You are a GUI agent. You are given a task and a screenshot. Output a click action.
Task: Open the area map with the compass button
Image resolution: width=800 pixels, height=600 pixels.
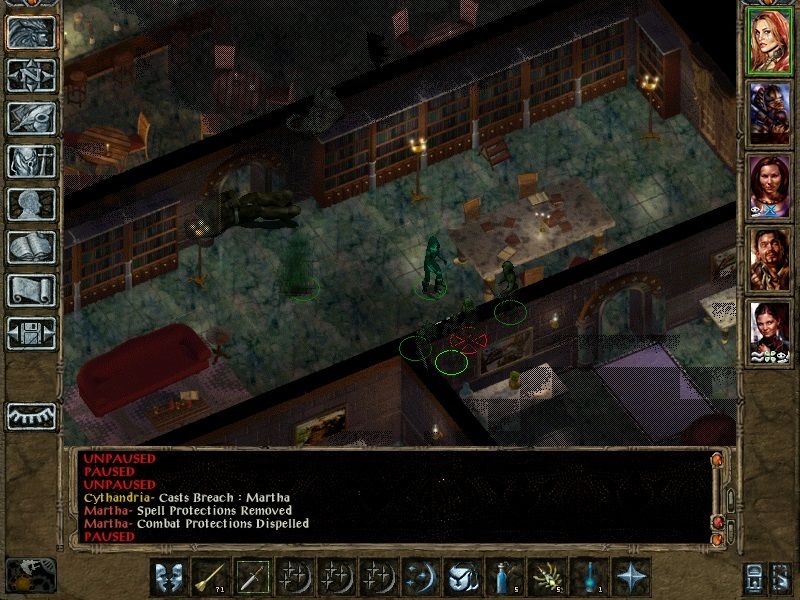coord(31,75)
